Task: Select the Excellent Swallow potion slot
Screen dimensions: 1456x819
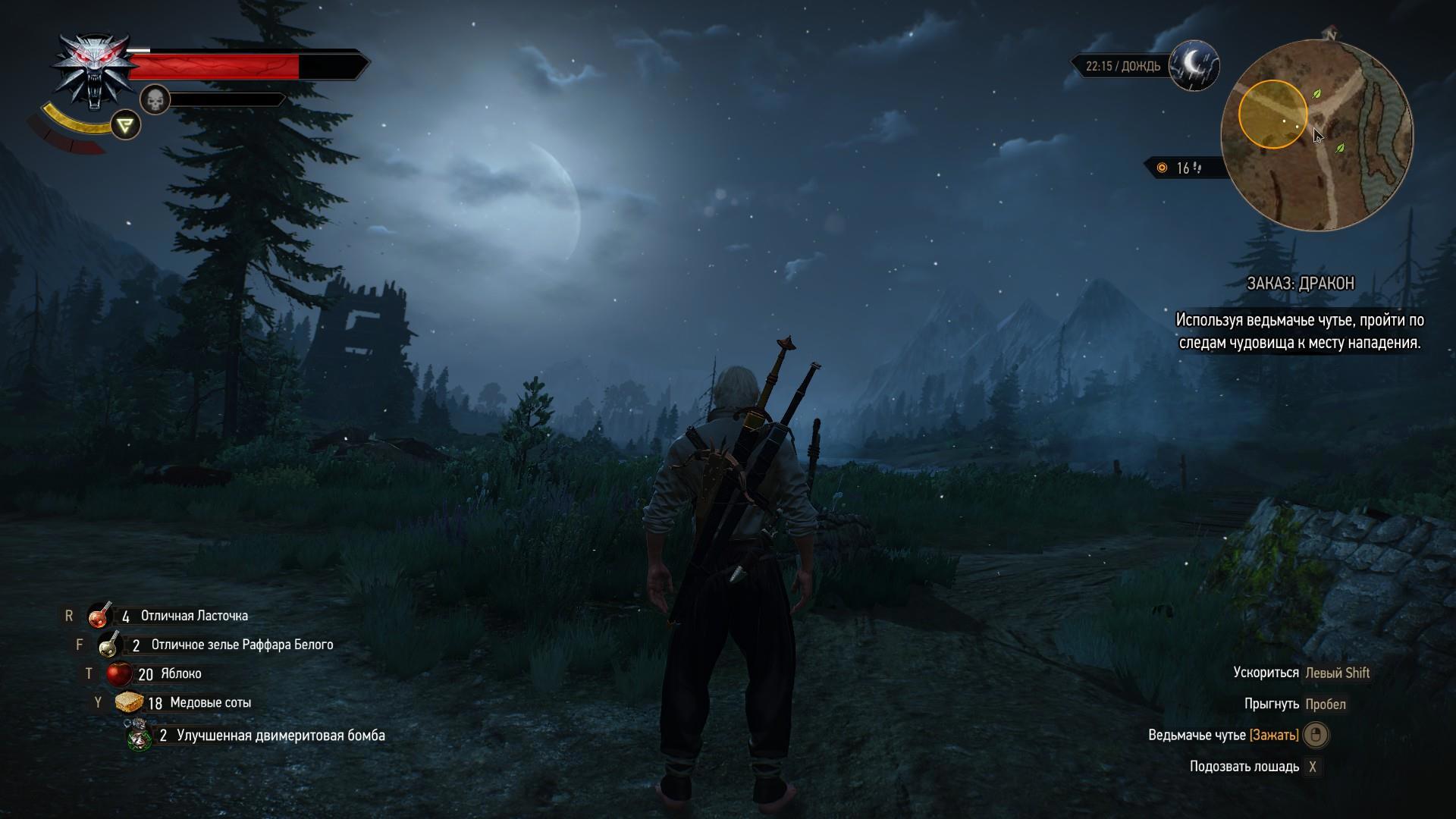Action: (x=99, y=616)
